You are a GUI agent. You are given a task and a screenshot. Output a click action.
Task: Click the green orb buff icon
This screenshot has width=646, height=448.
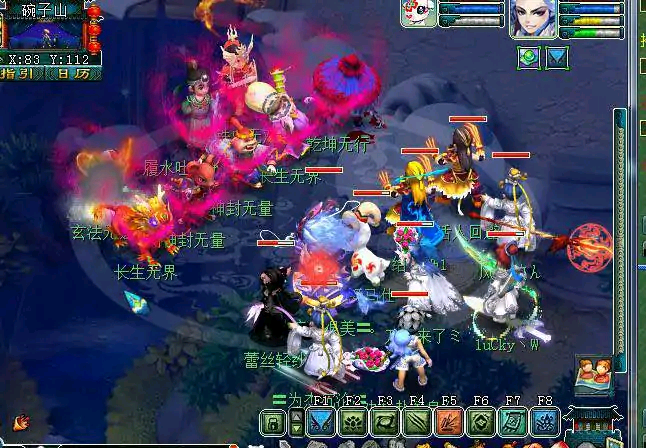pos(528,57)
